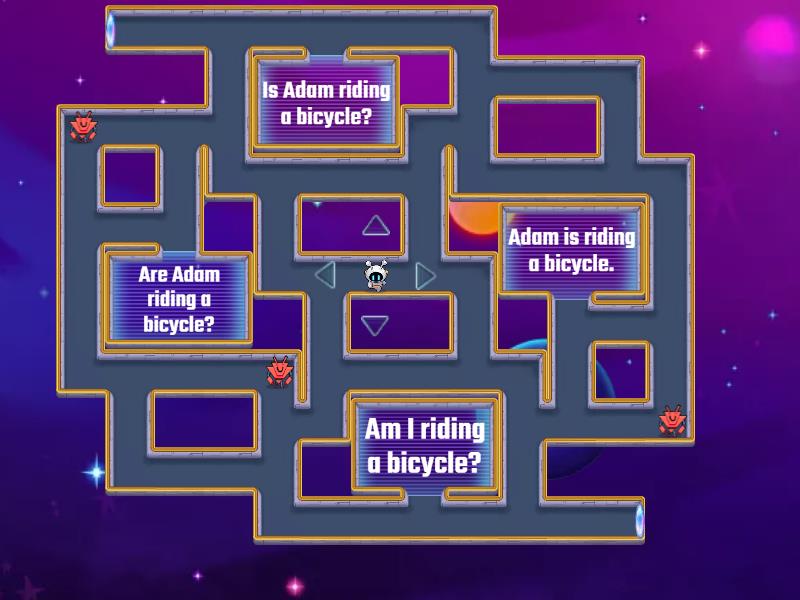Tap the left arrow movement control
800x600 pixels.
[x=324, y=274]
